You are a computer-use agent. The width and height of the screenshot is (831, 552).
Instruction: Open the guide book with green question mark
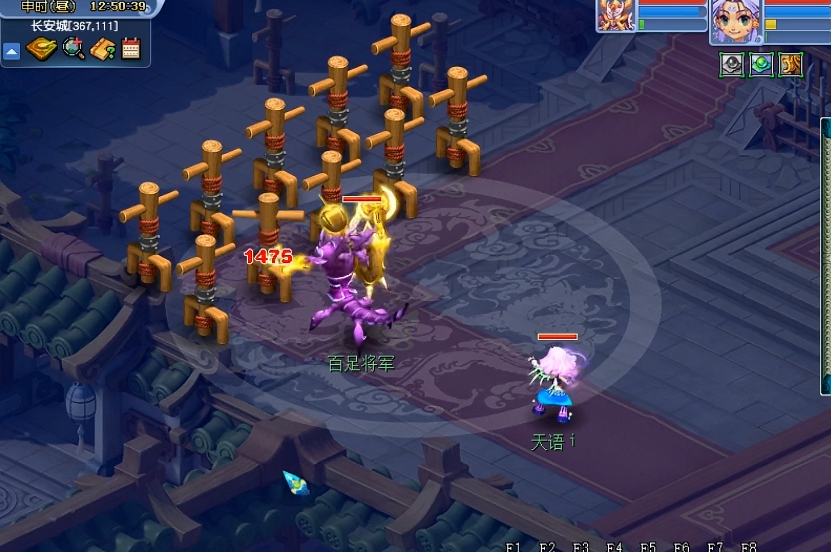click(102, 49)
